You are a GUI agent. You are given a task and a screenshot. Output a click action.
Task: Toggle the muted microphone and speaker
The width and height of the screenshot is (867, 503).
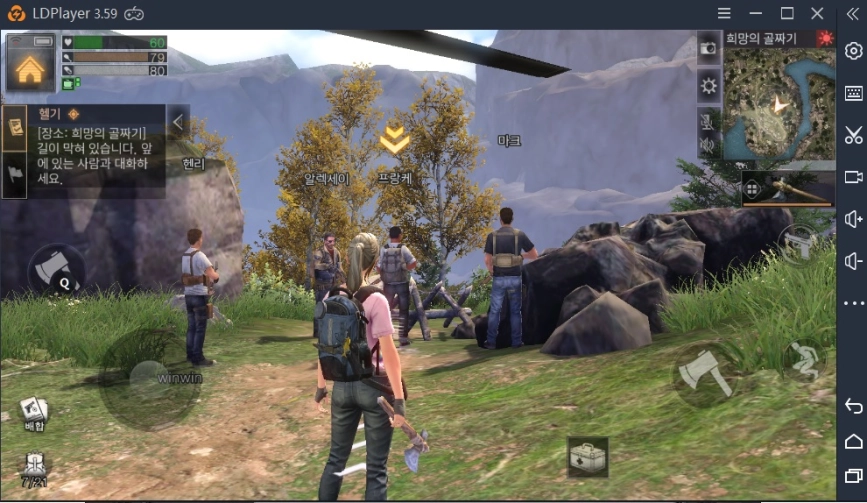click(x=708, y=134)
